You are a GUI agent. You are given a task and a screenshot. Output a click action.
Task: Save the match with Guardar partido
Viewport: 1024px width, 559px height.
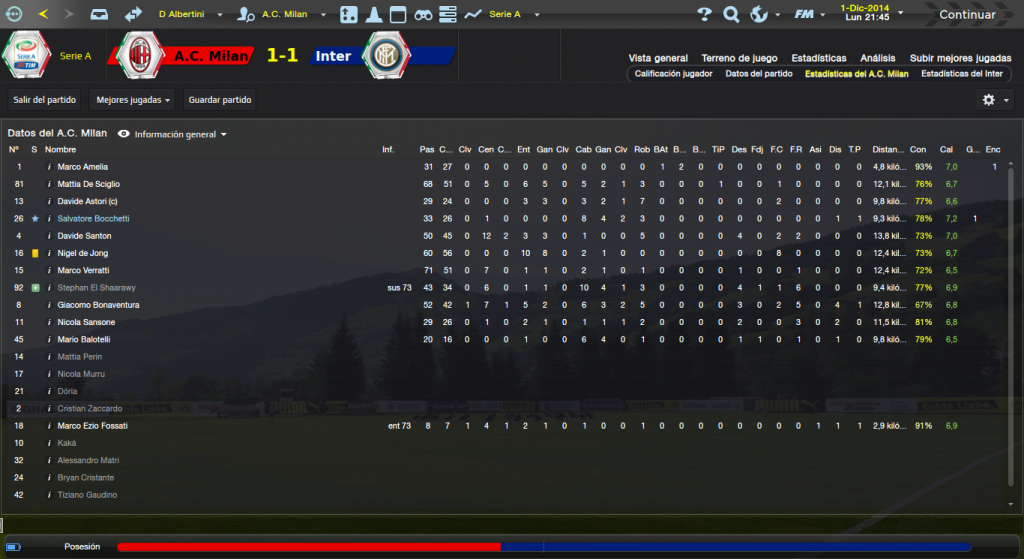[220, 100]
